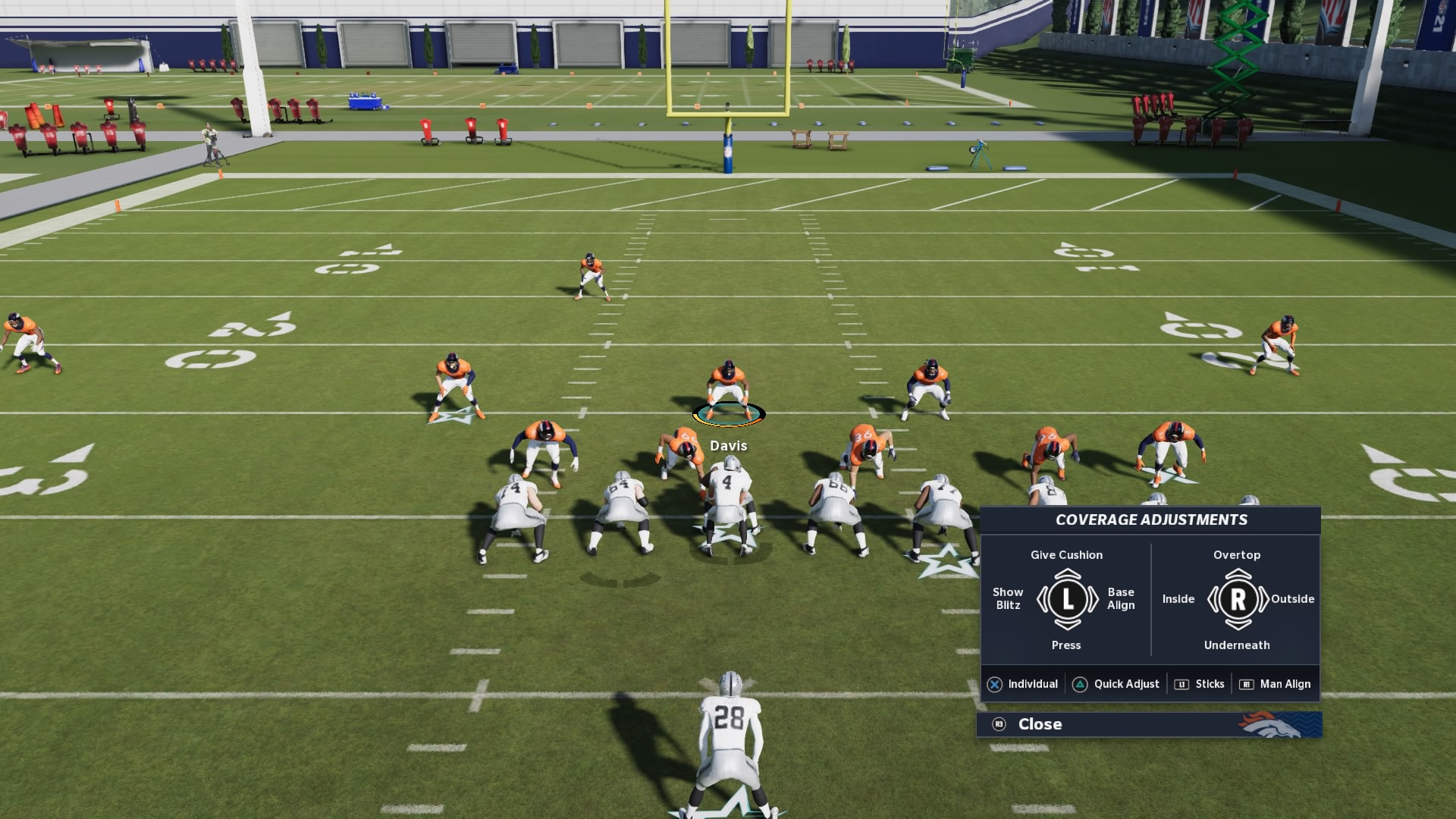1456x819 pixels.
Task: Click the X button icon for Individual adjustments
Action: pyautogui.click(x=996, y=683)
